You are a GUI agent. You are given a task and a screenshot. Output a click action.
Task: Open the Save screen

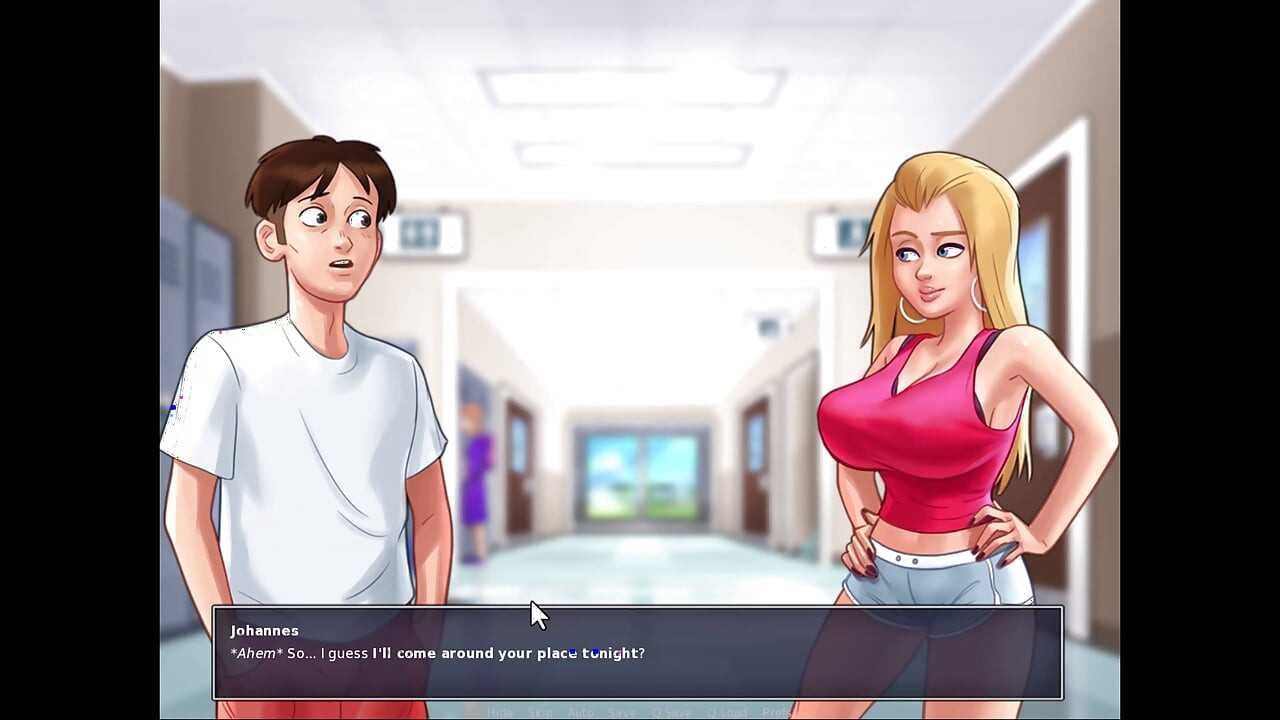tap(622, 712)
